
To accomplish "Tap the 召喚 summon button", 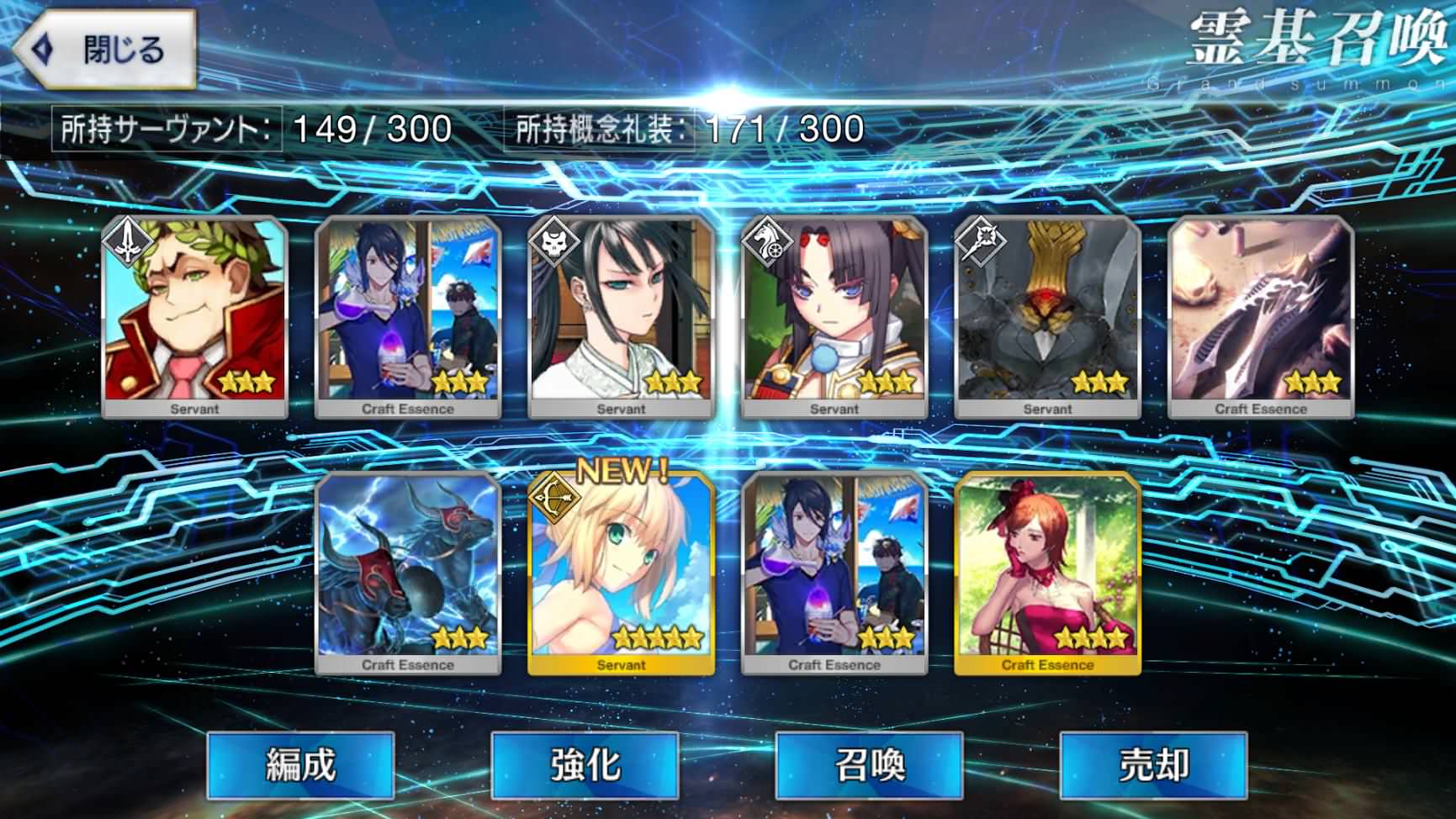I will (869, 764).
